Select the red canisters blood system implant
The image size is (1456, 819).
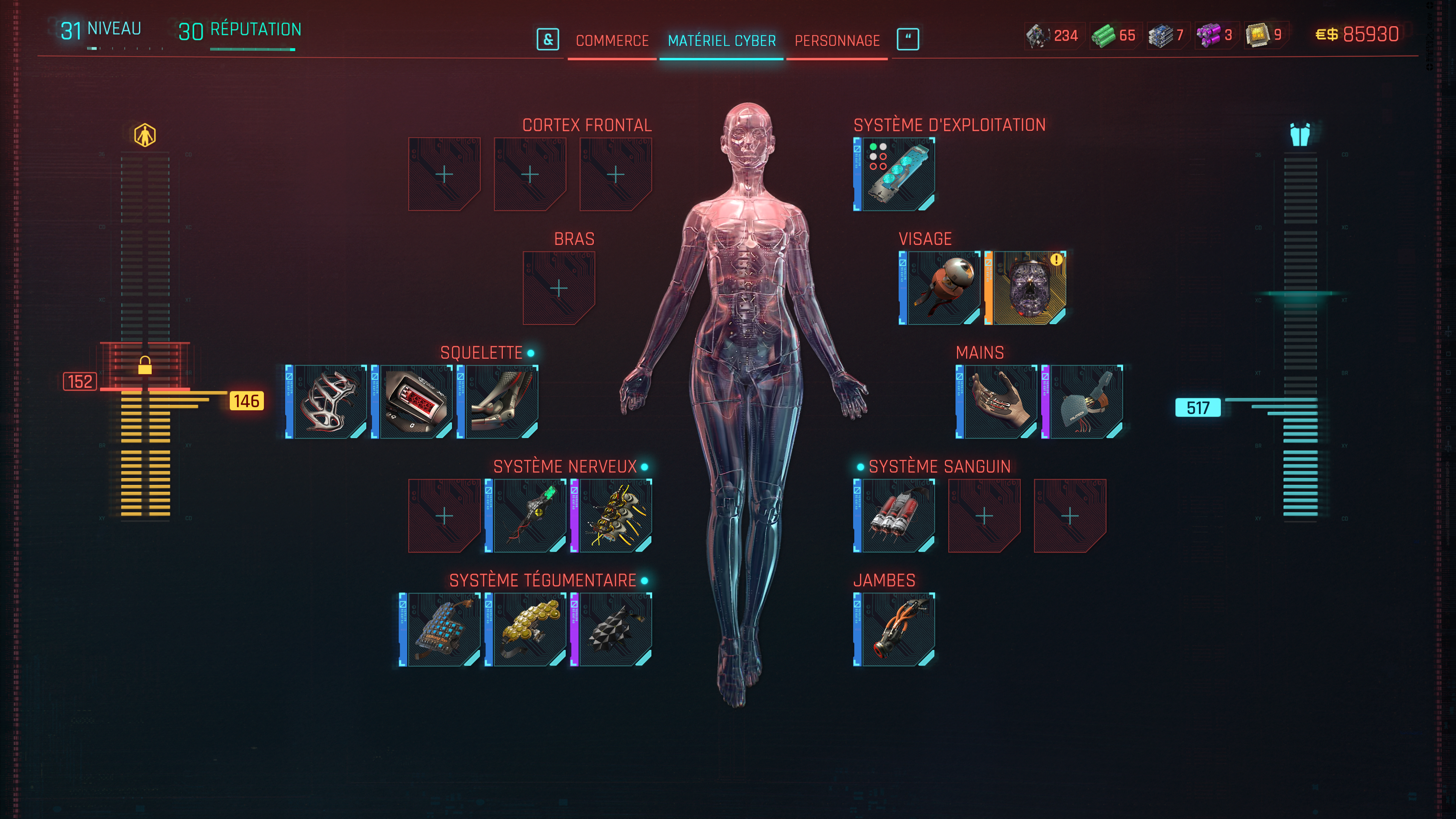click(894, 516)
